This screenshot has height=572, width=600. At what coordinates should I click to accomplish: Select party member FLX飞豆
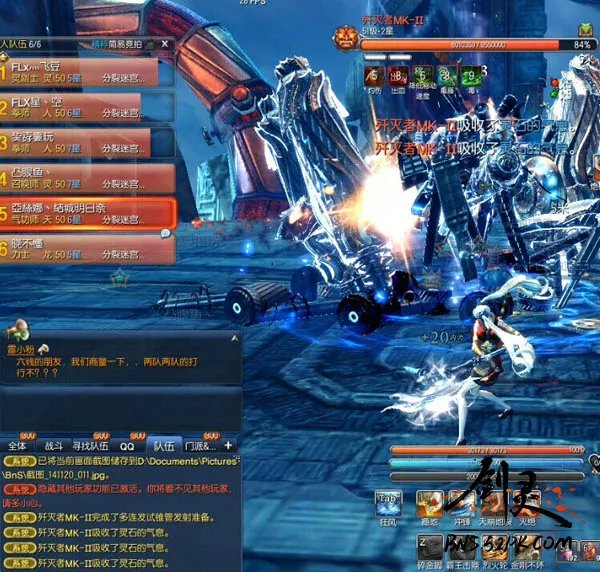[85, 73]
